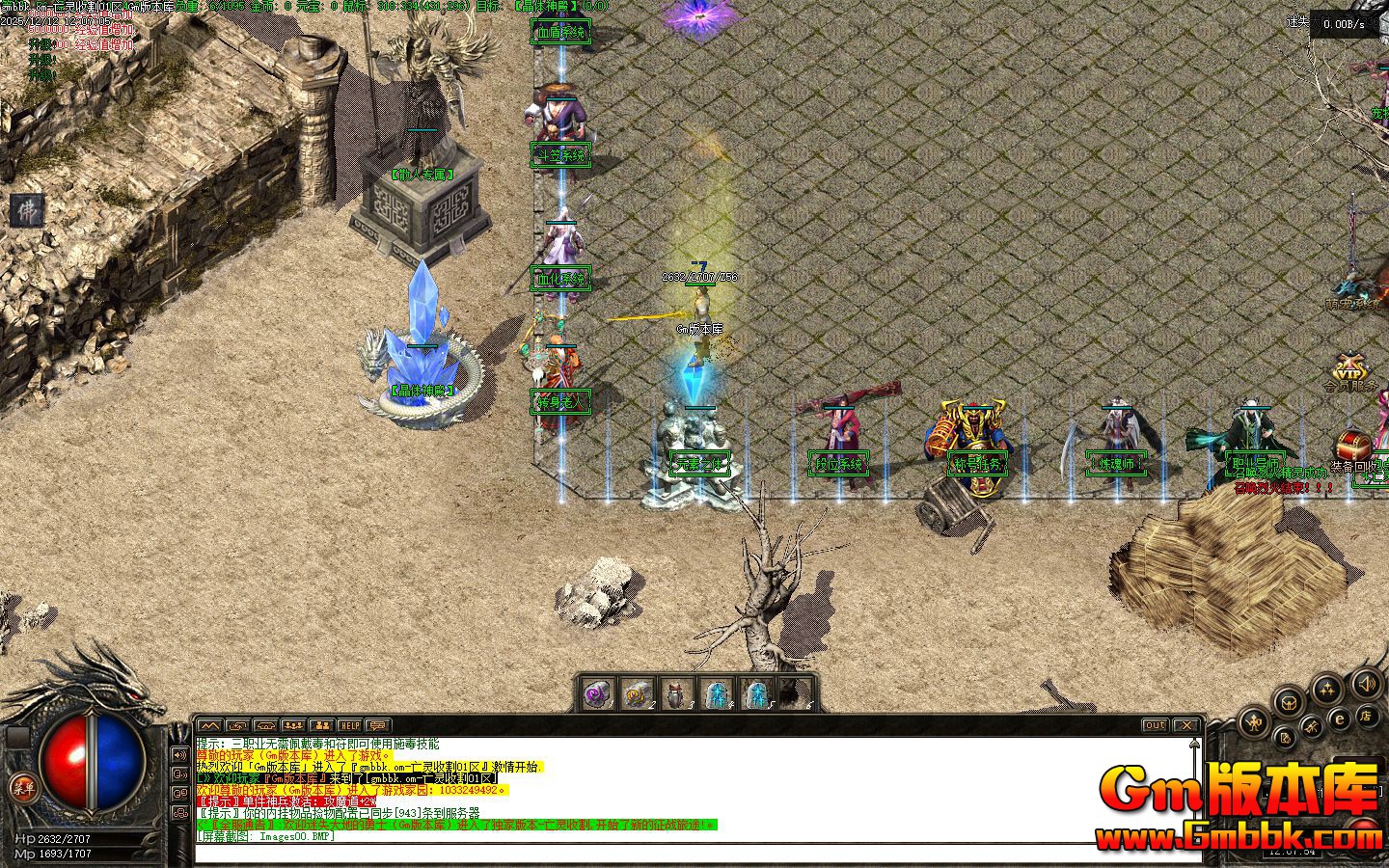Click the 佛 icon on the left edge
The height and width of the screenshot is (868, 1389).
pyautogui.click(x=26, y=210)
